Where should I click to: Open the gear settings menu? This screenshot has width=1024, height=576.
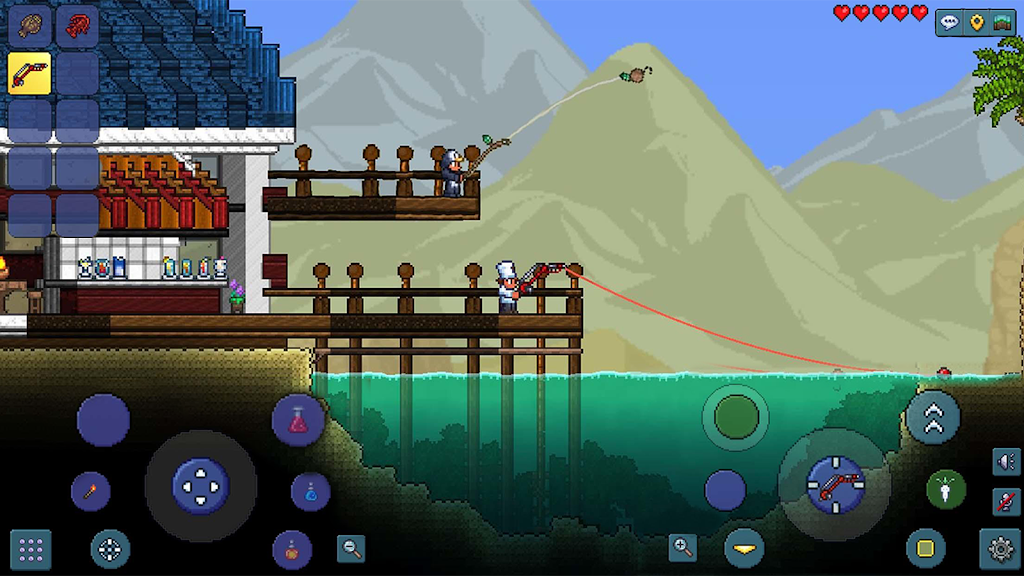[999, 549]
